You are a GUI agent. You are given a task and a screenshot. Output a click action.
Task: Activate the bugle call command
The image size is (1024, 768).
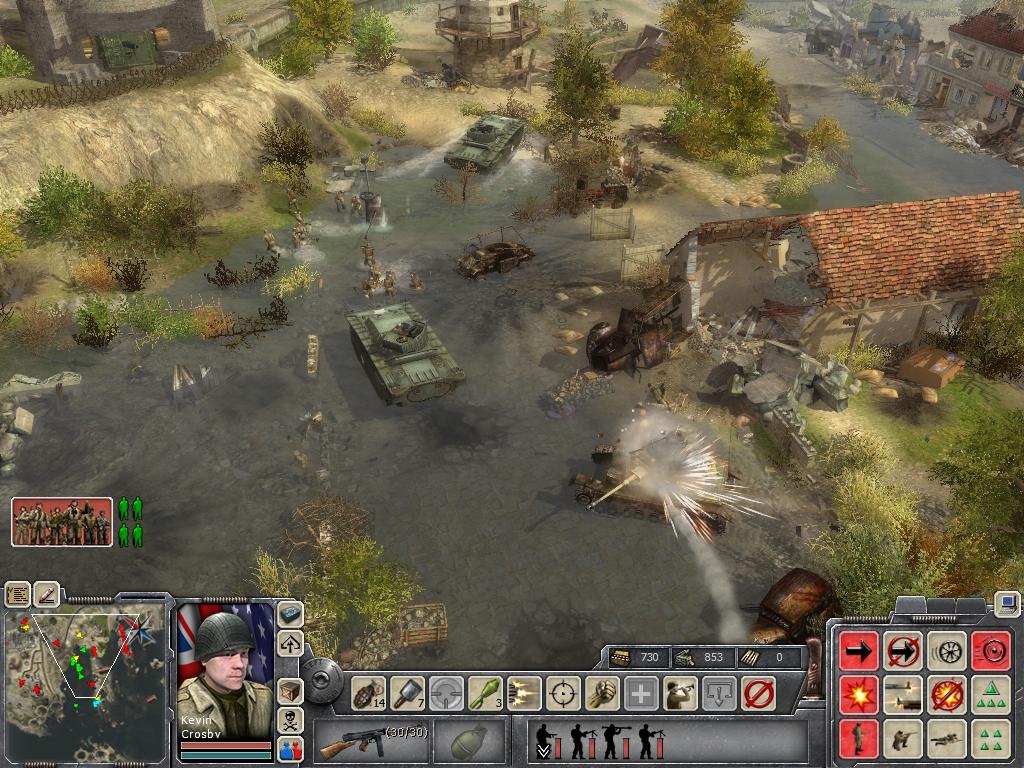point(680,692)
